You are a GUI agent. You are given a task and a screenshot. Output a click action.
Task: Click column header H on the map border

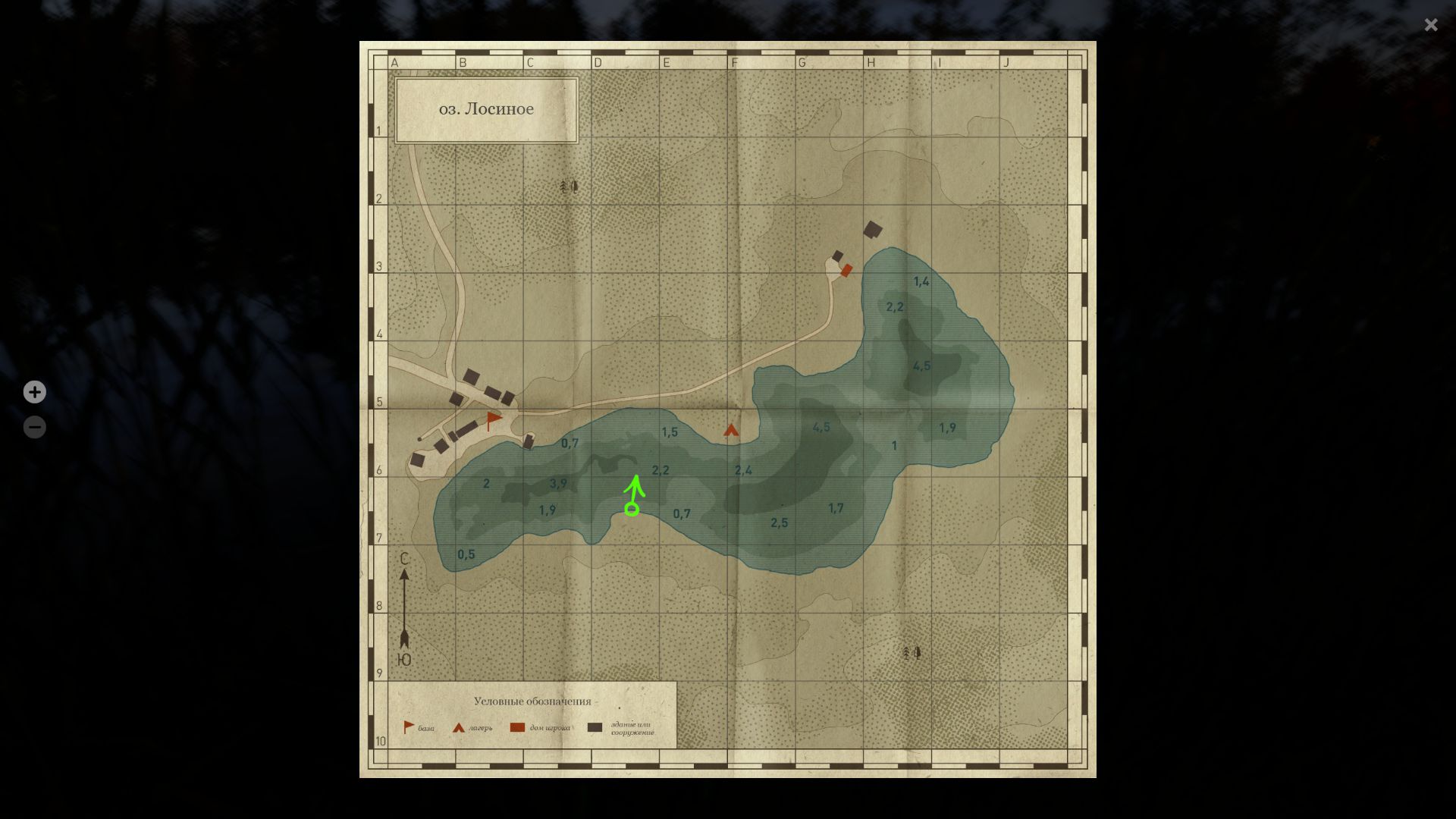click(869, 62)
